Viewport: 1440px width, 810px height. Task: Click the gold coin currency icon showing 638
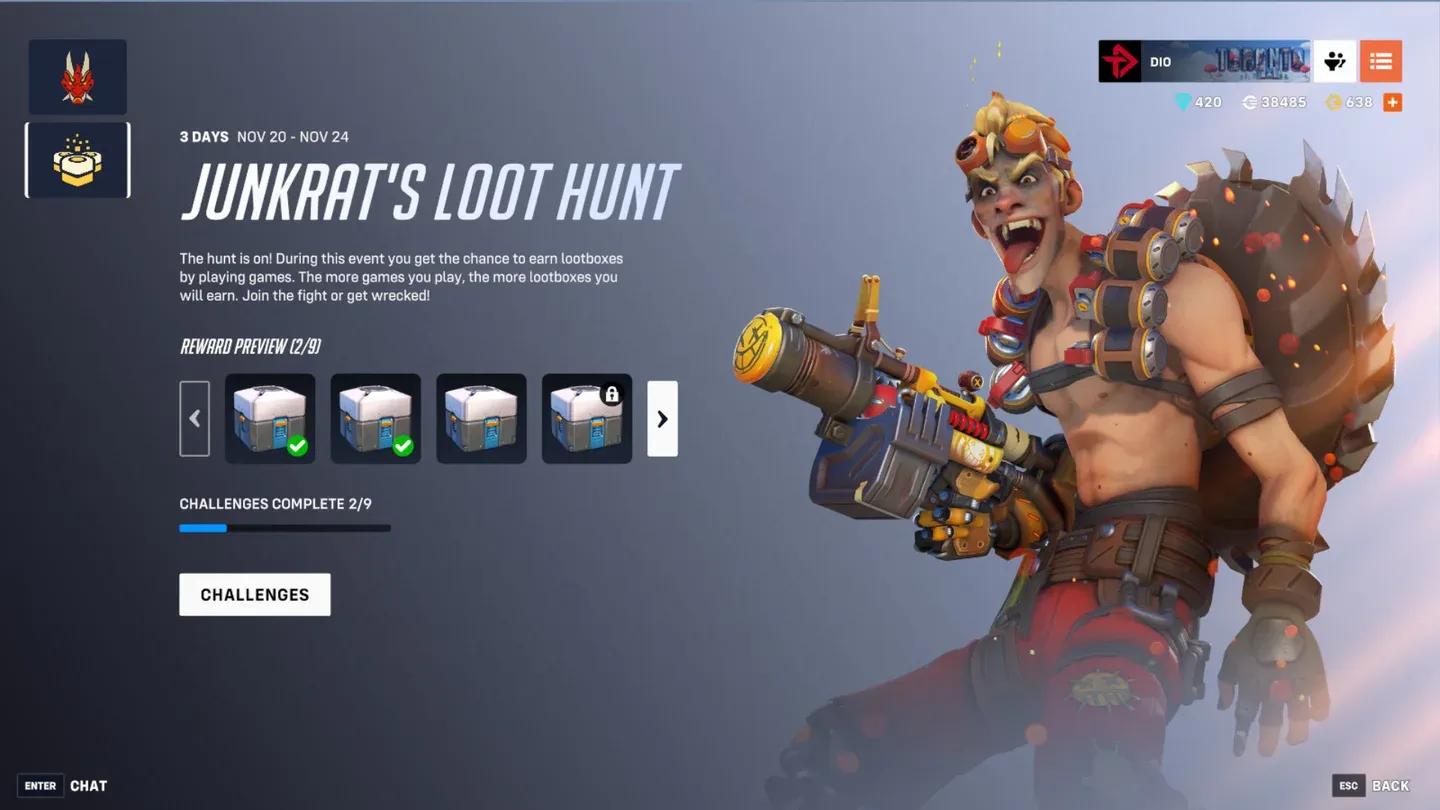click(1333, 101)
